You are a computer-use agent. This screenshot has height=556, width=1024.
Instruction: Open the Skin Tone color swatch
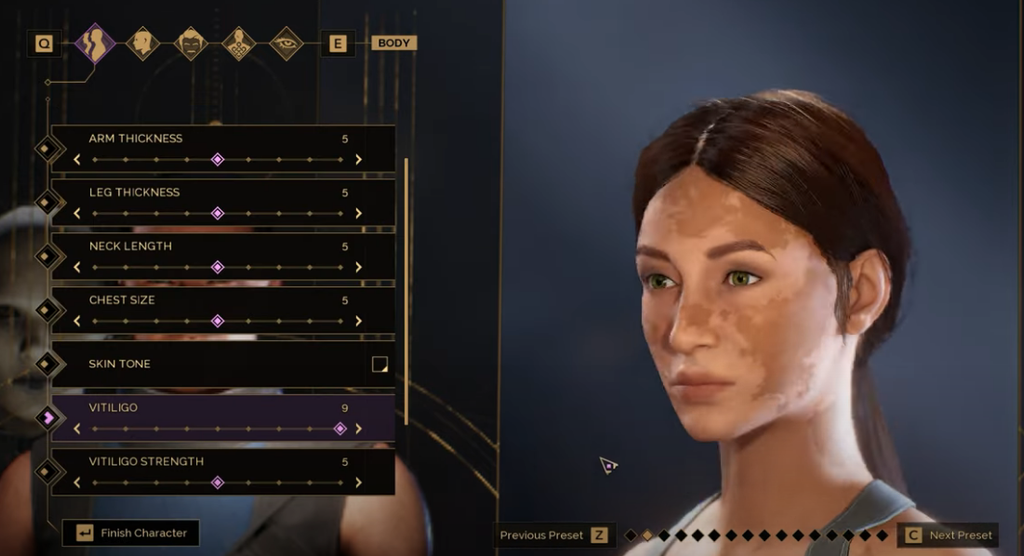379,364
